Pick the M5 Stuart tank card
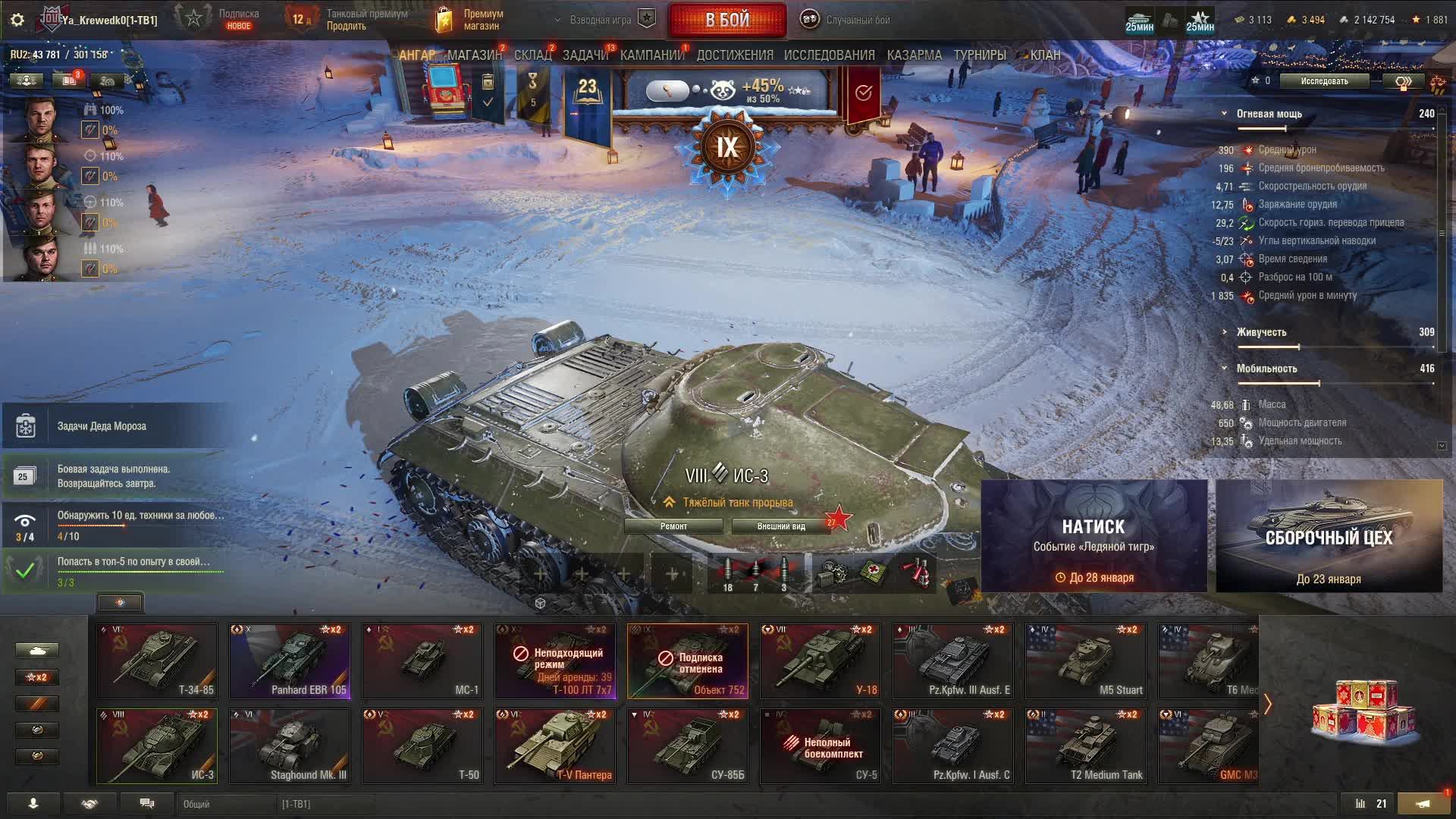This screenshot has height=819, width=1456. (x=1086, y=661)
